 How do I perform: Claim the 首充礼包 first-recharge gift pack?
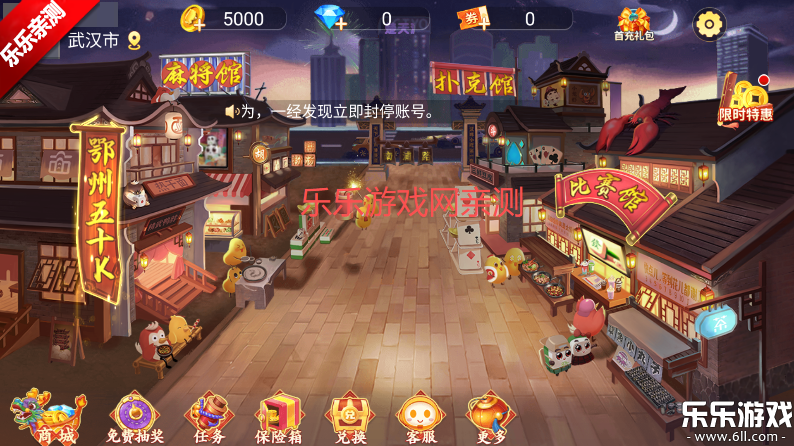point(633,23)
